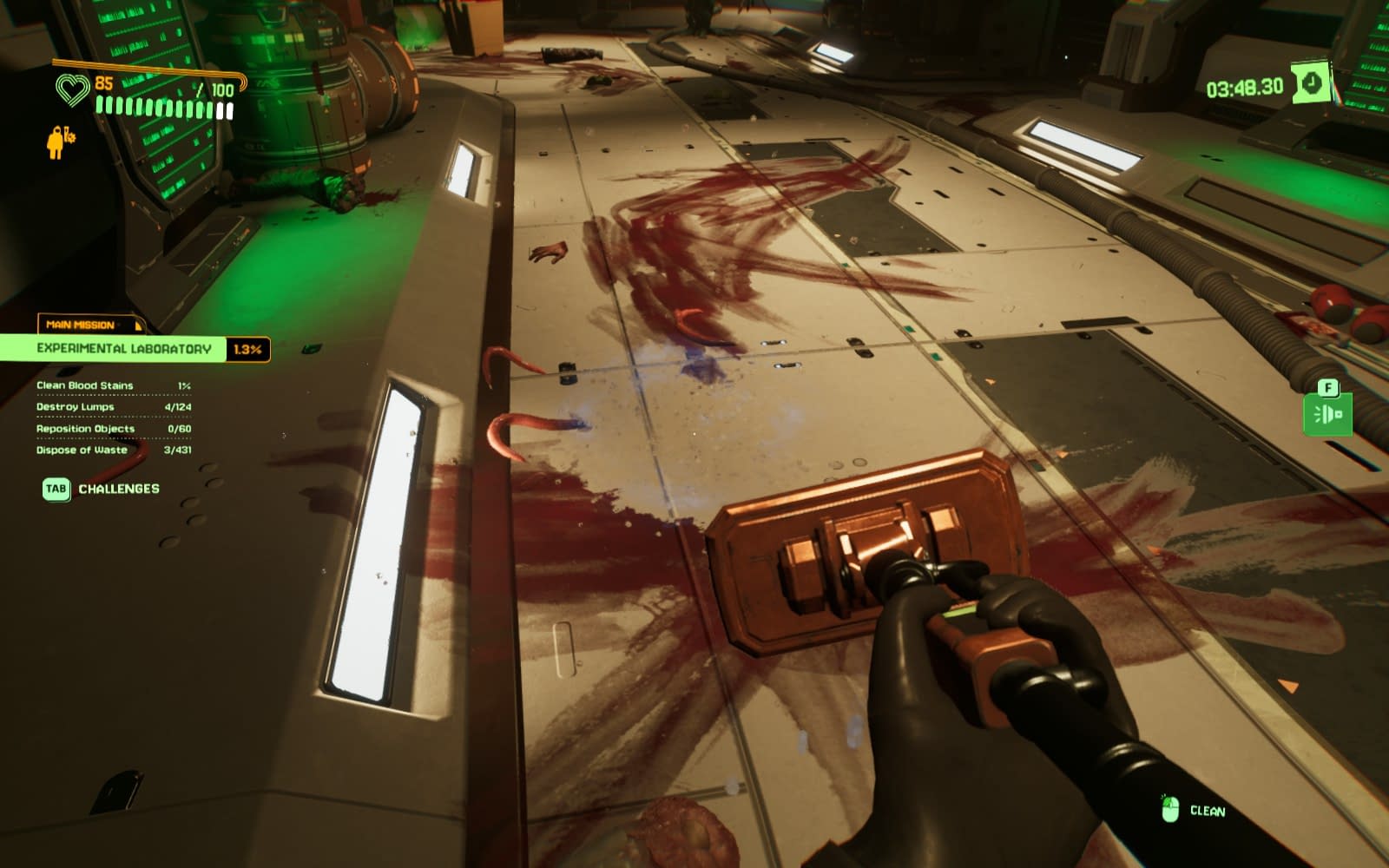
Task: Select the Experimental Laboratory mission bar
Action: click(123, 349)
